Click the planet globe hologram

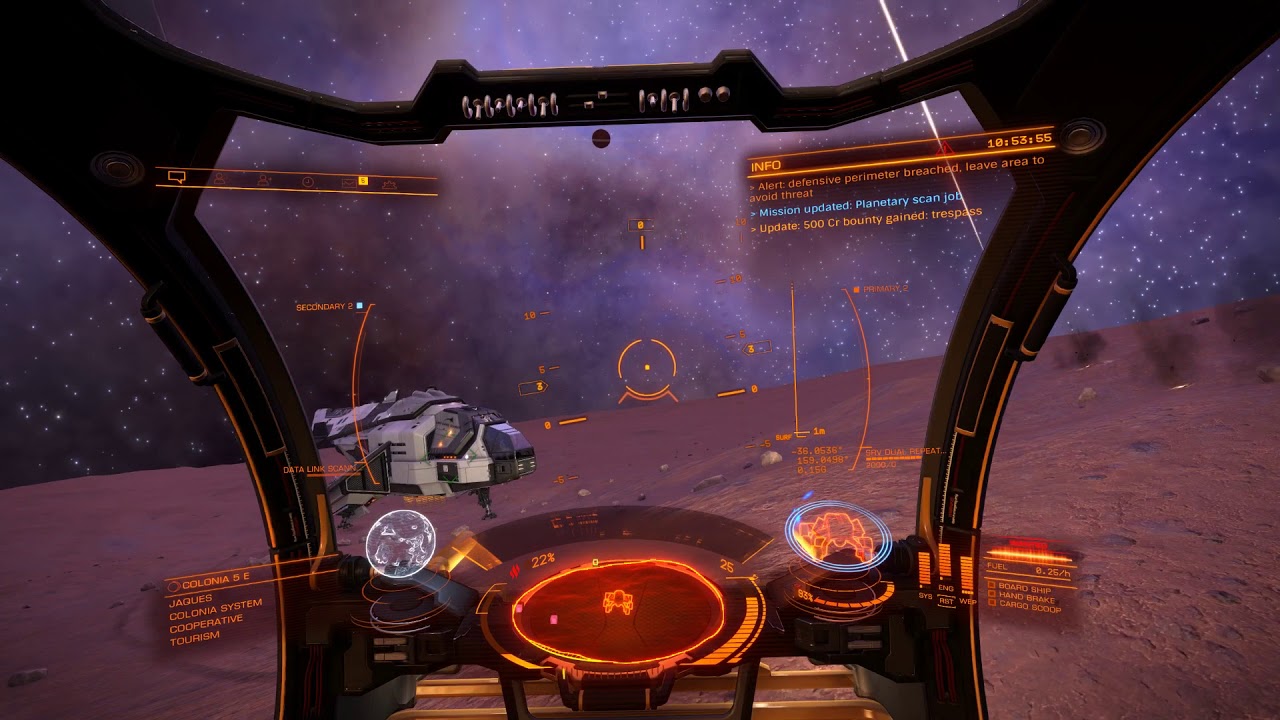point(400,544)
